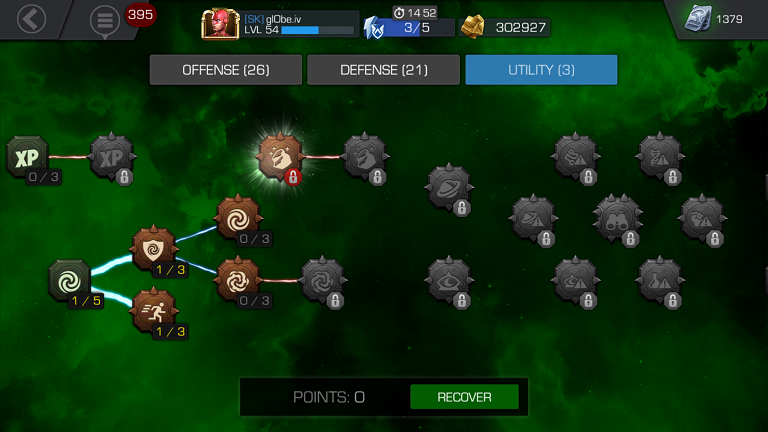Recover mastery points
This screenshot has width=768, height=432.
[x=464, y=397]
